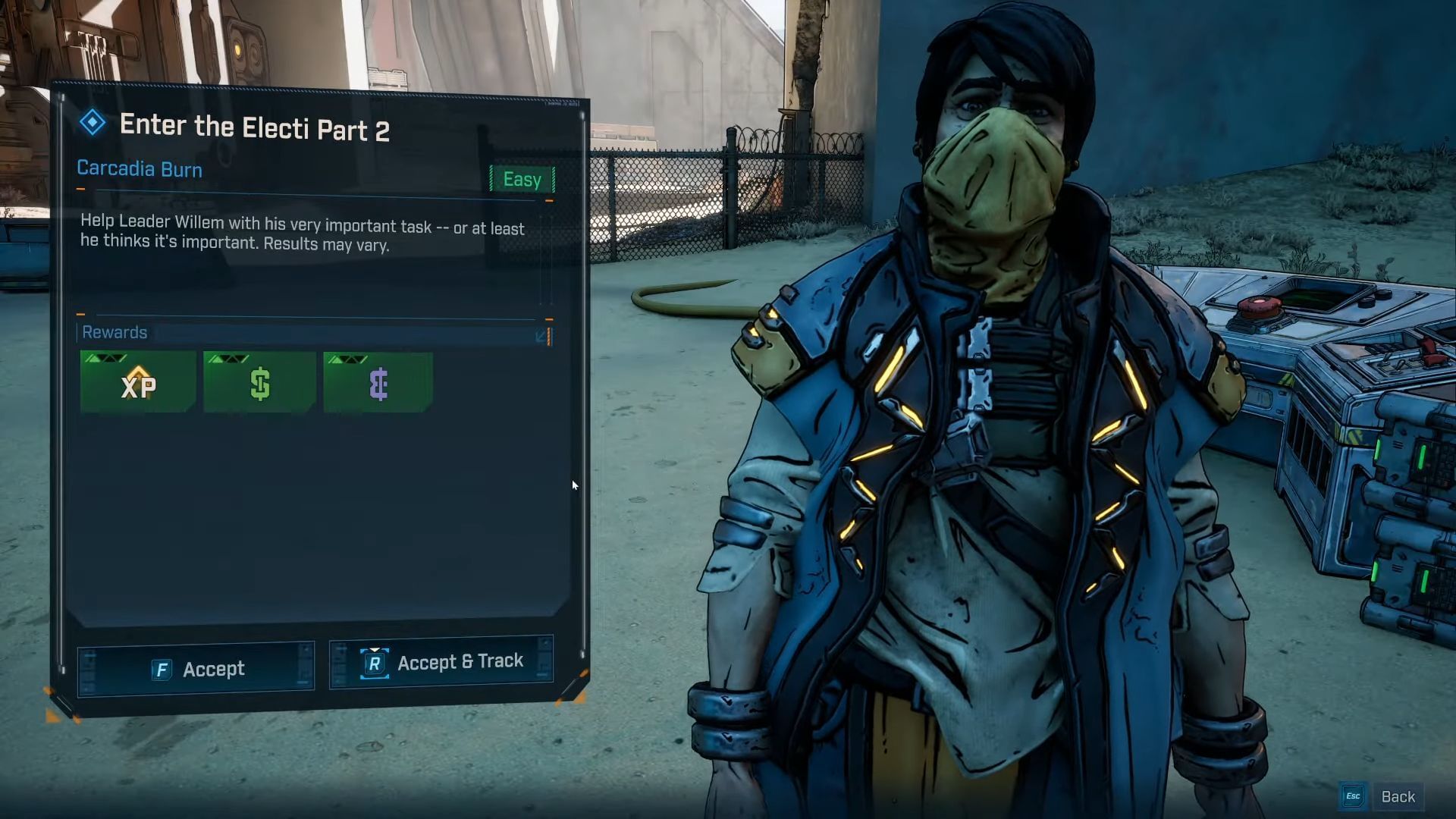Collapse the Rewards section arrow
The width and height of the screenshot is (1456, 819).
542,335
